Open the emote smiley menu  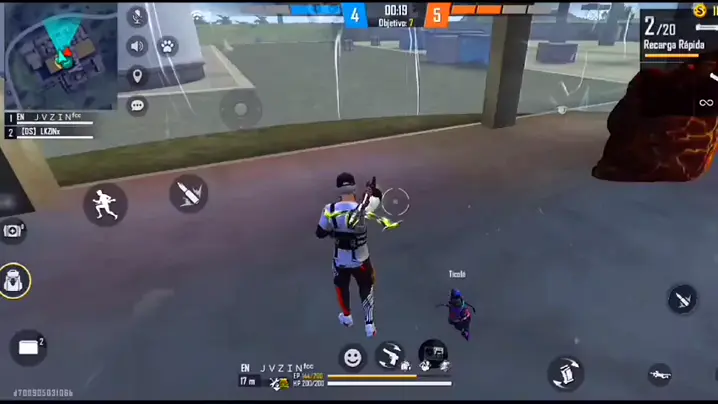tap(352, 356)
